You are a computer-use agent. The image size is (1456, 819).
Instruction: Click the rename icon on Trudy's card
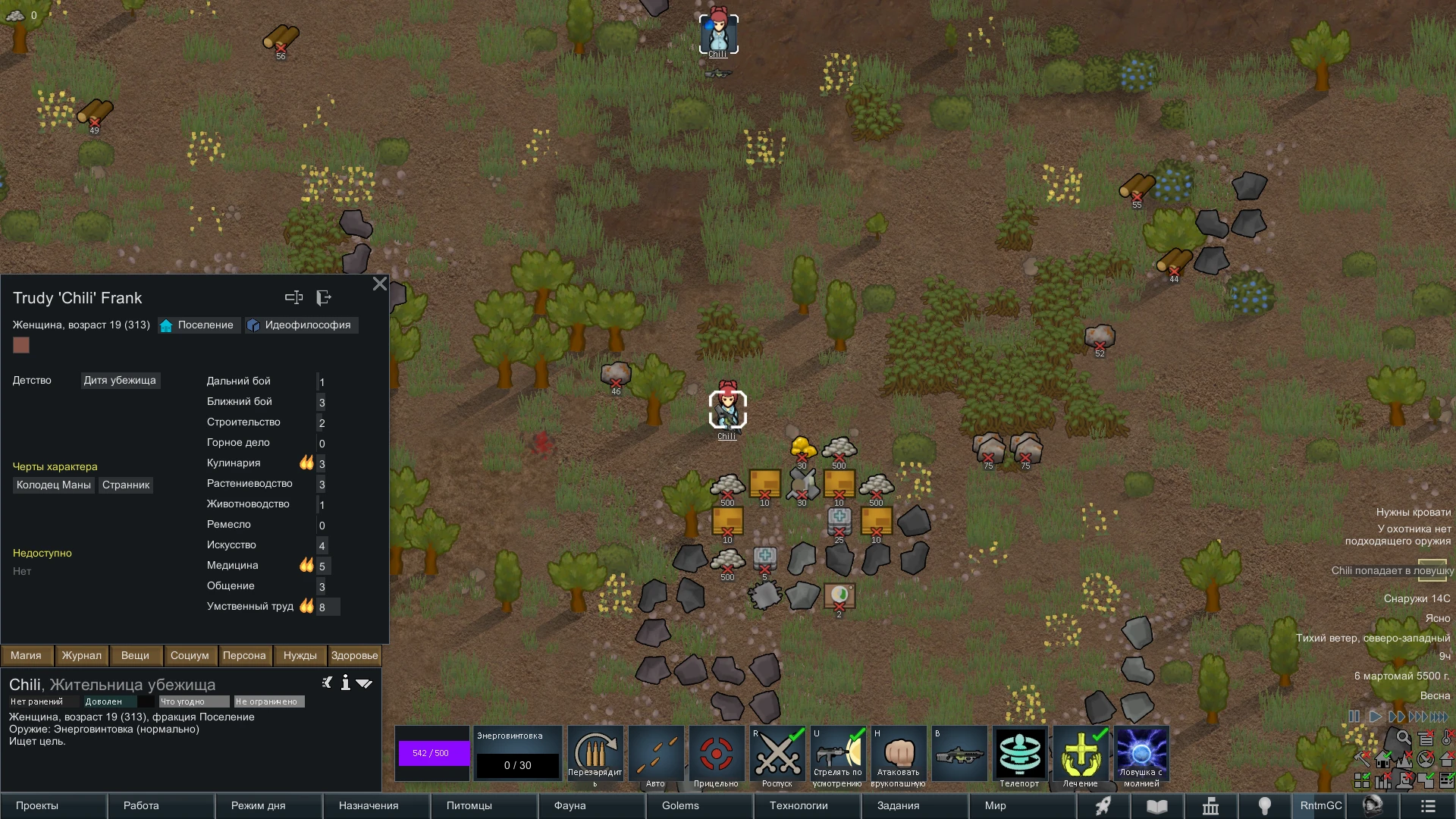[x=294, y=297]
